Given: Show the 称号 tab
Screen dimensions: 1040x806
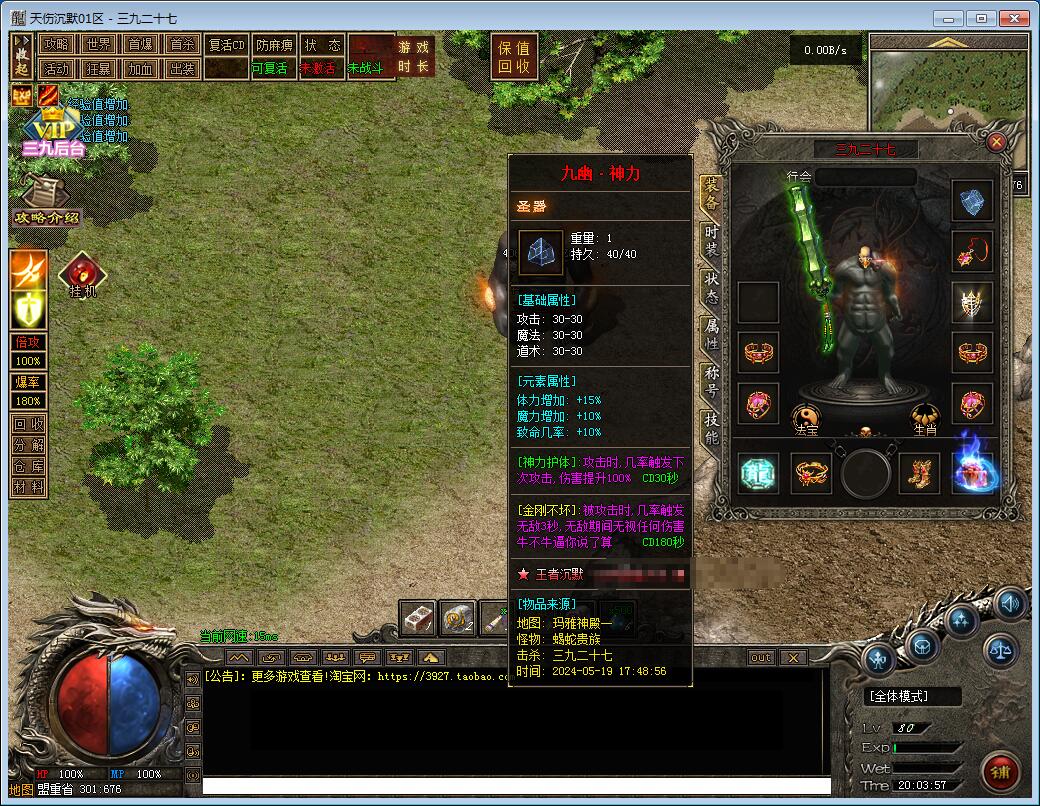Looking at the screenshot, I should [711, 380].
